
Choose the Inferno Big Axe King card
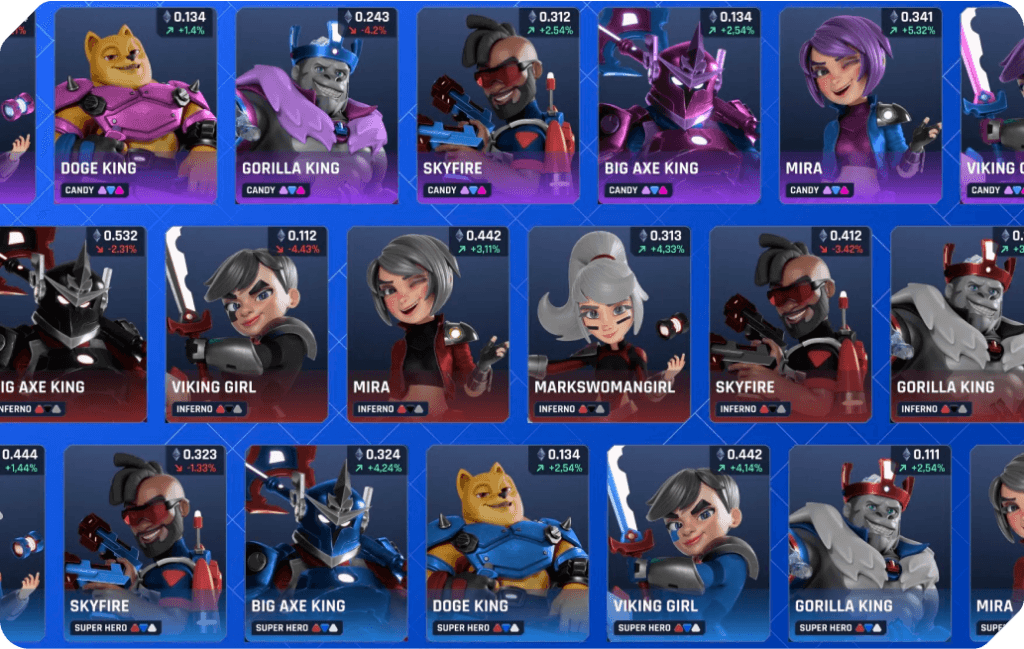(x=72, y=324)
